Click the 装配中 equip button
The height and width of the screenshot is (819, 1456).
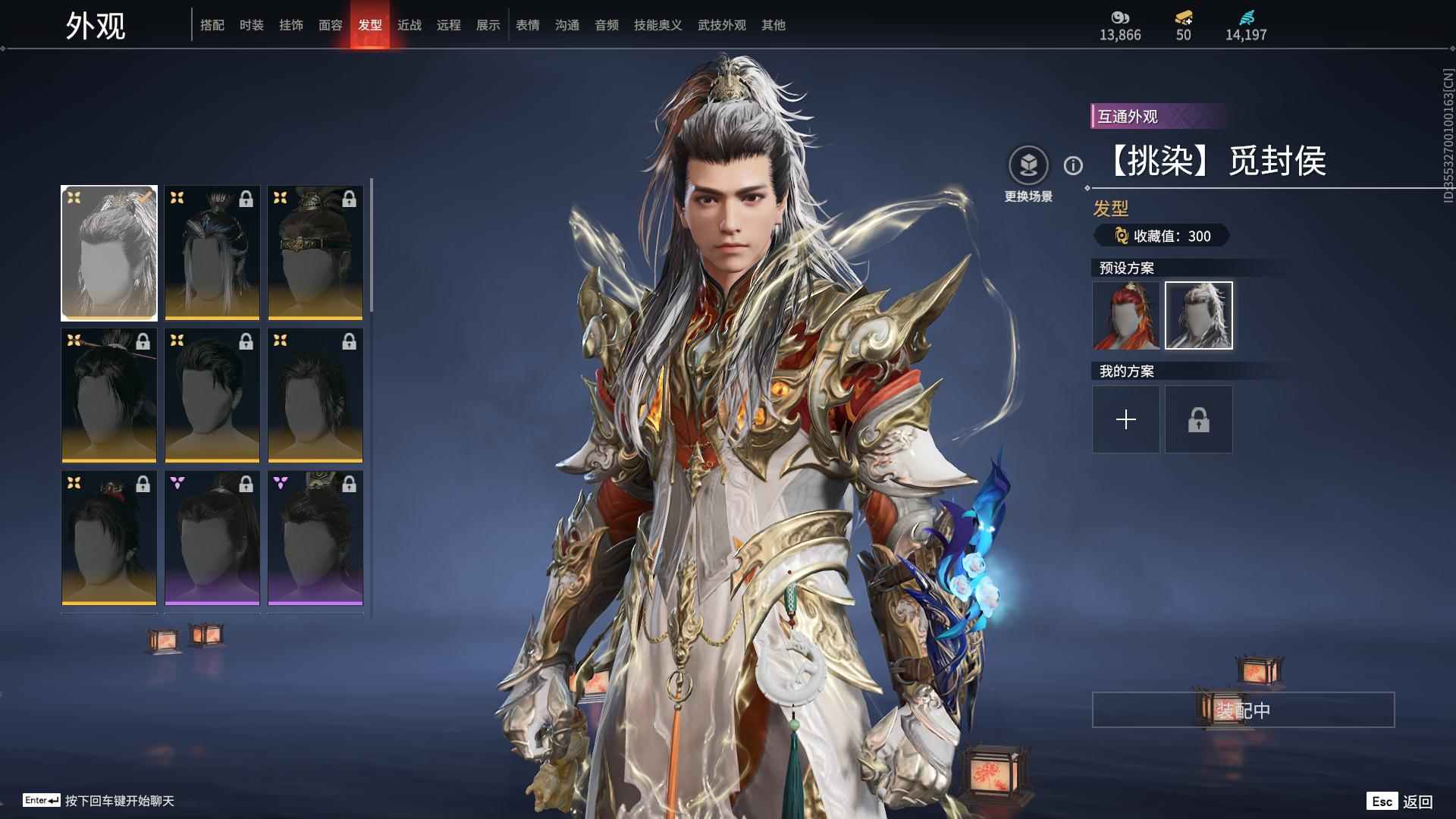[1243, 710]
